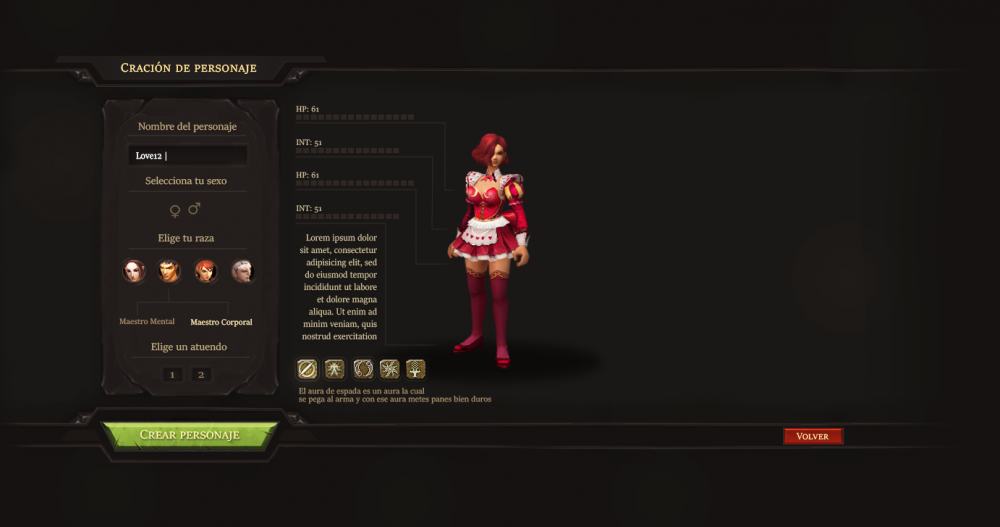Pick the pale dark-haired race portrait
1000x527 pixels.
coord(134,271)
